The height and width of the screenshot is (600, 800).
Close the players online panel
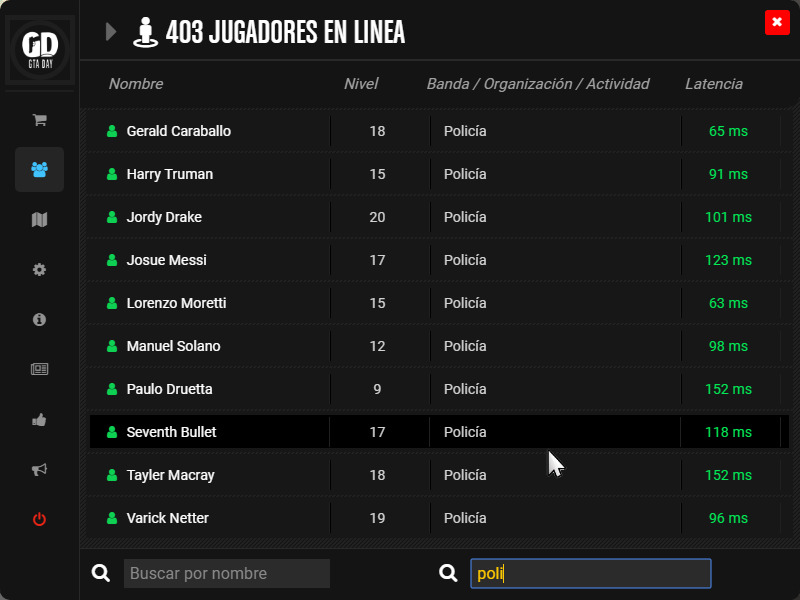pos(776,23)
